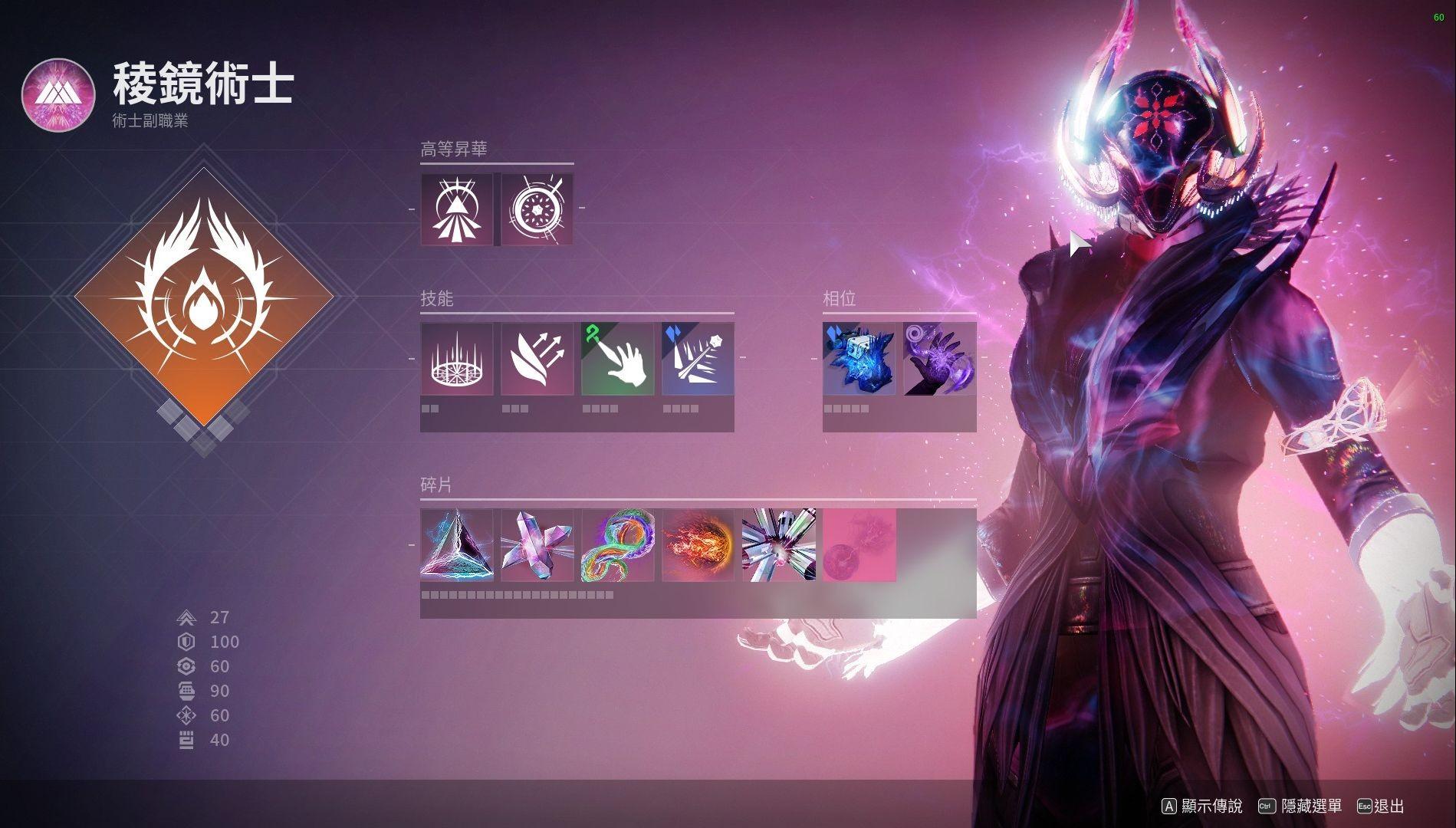Select the fiery orb fragment

pos(698,545)
